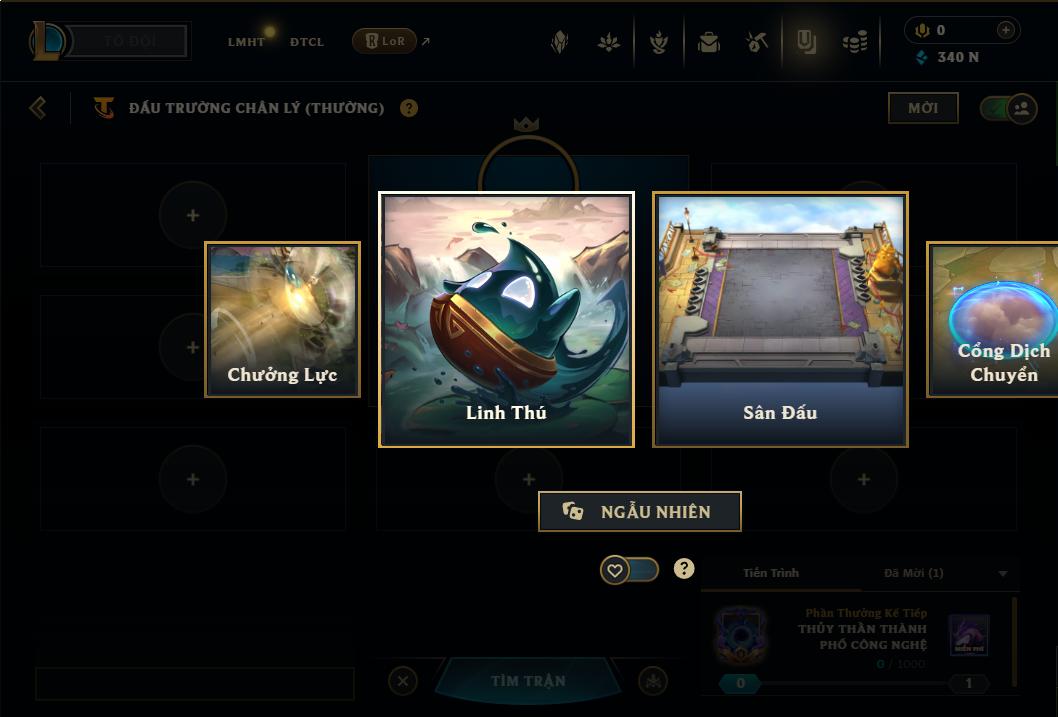This screenshot has height=717, width=1058.
Task: Switch to the ĐTCL tab
Action: 307,42
